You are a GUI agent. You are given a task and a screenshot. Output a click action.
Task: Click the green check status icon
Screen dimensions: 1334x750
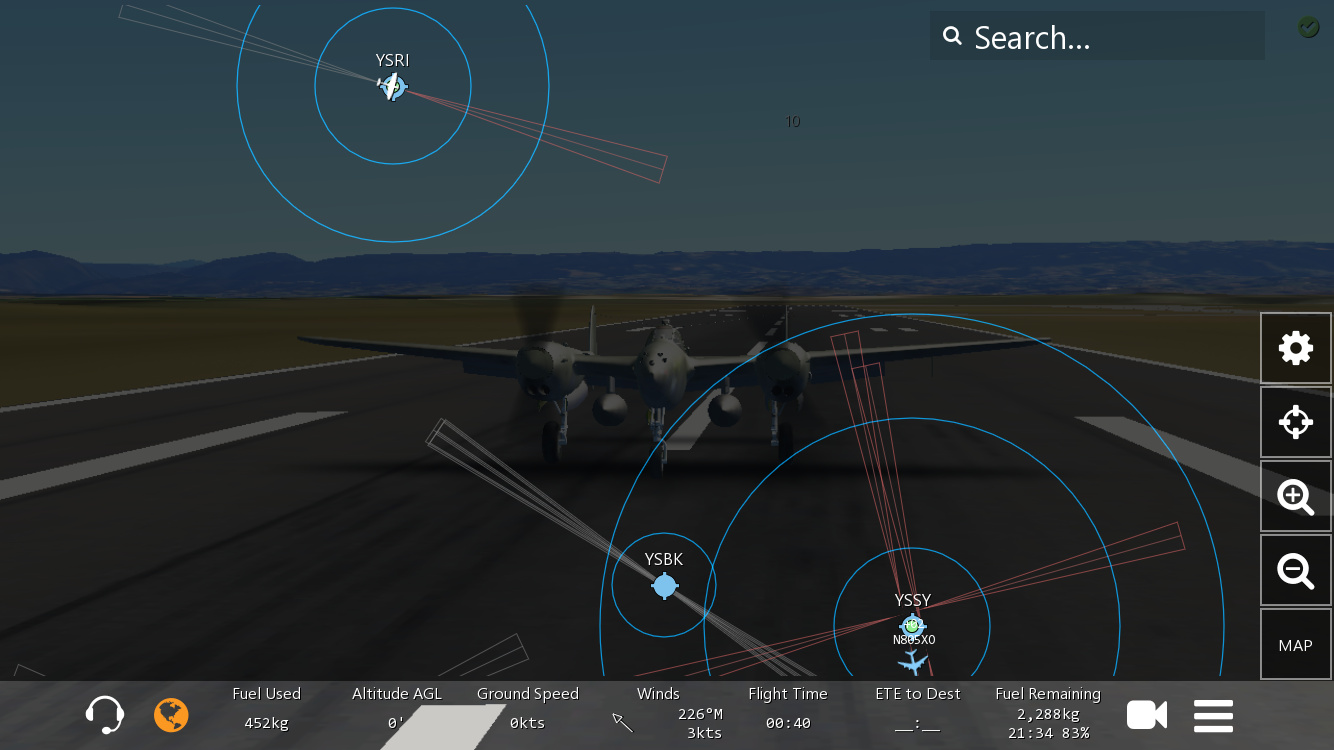pyautogui.click(x=1309, y=28)
